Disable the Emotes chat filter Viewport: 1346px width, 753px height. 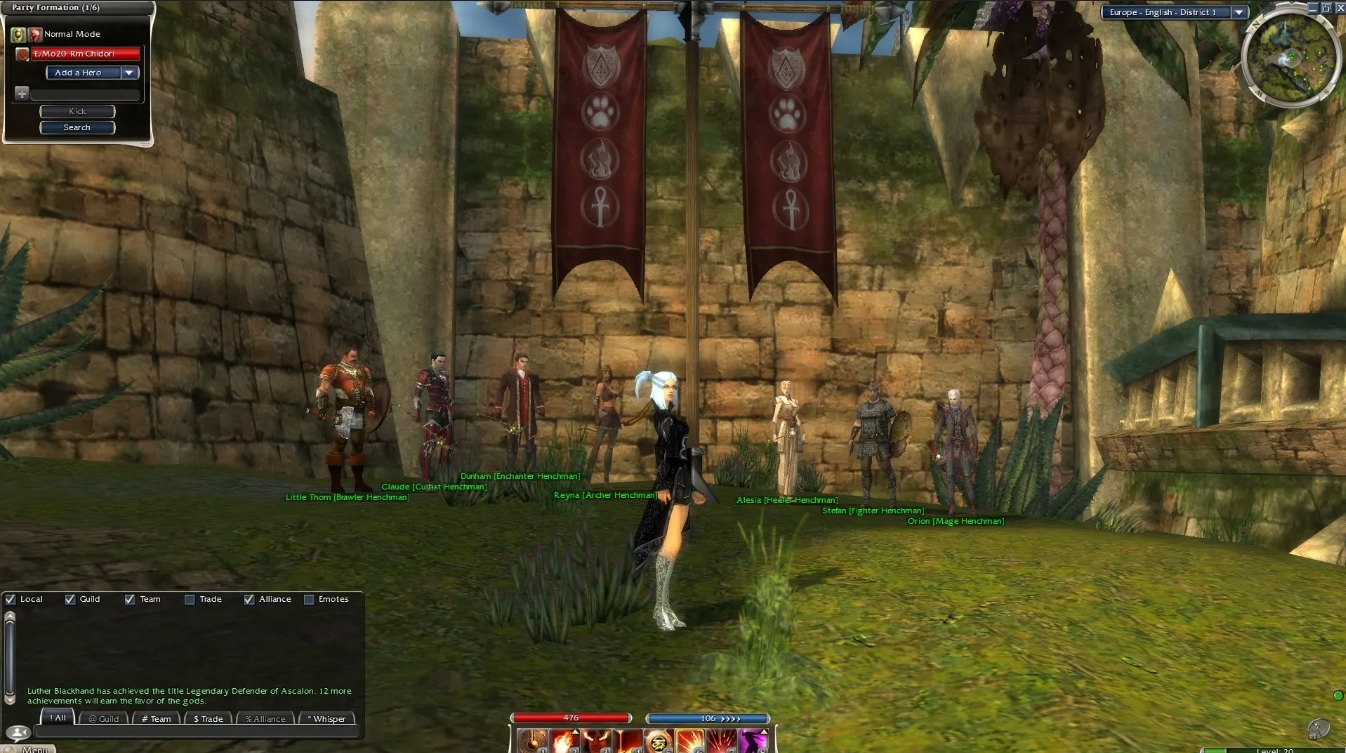pyautogui.click(x=311, y=599)
